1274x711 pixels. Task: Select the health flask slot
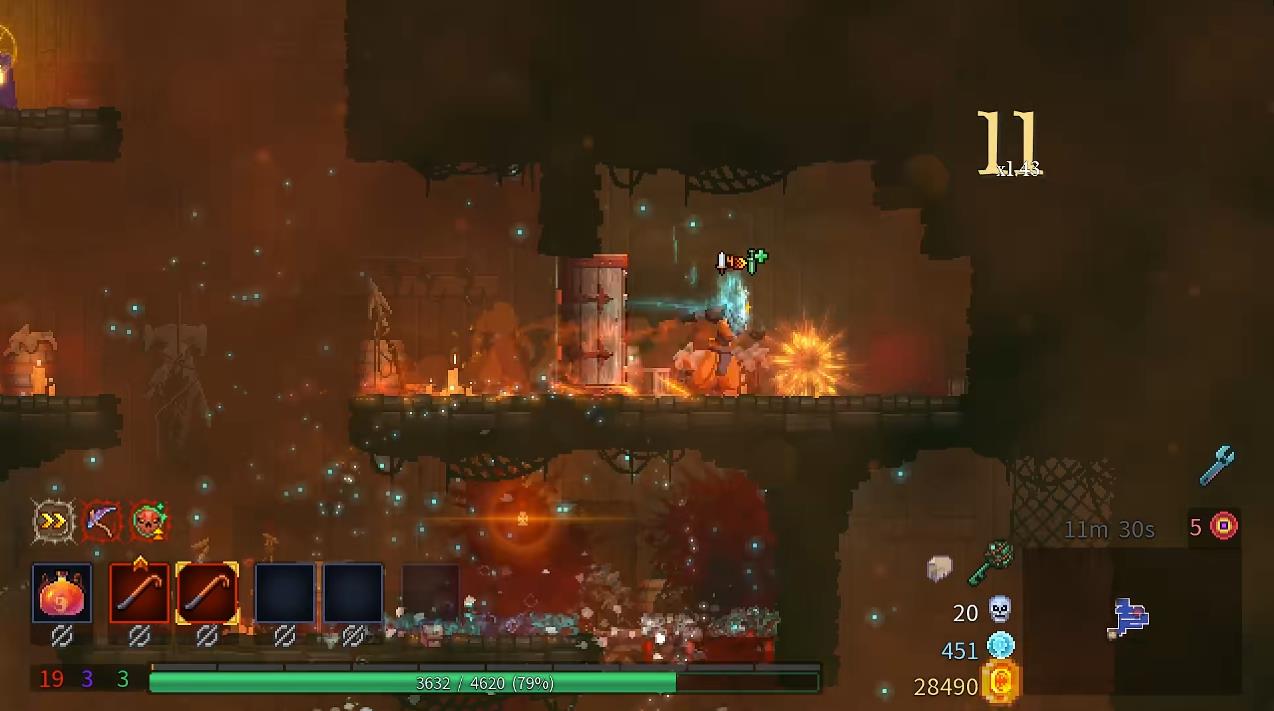(x=62, y=593)
